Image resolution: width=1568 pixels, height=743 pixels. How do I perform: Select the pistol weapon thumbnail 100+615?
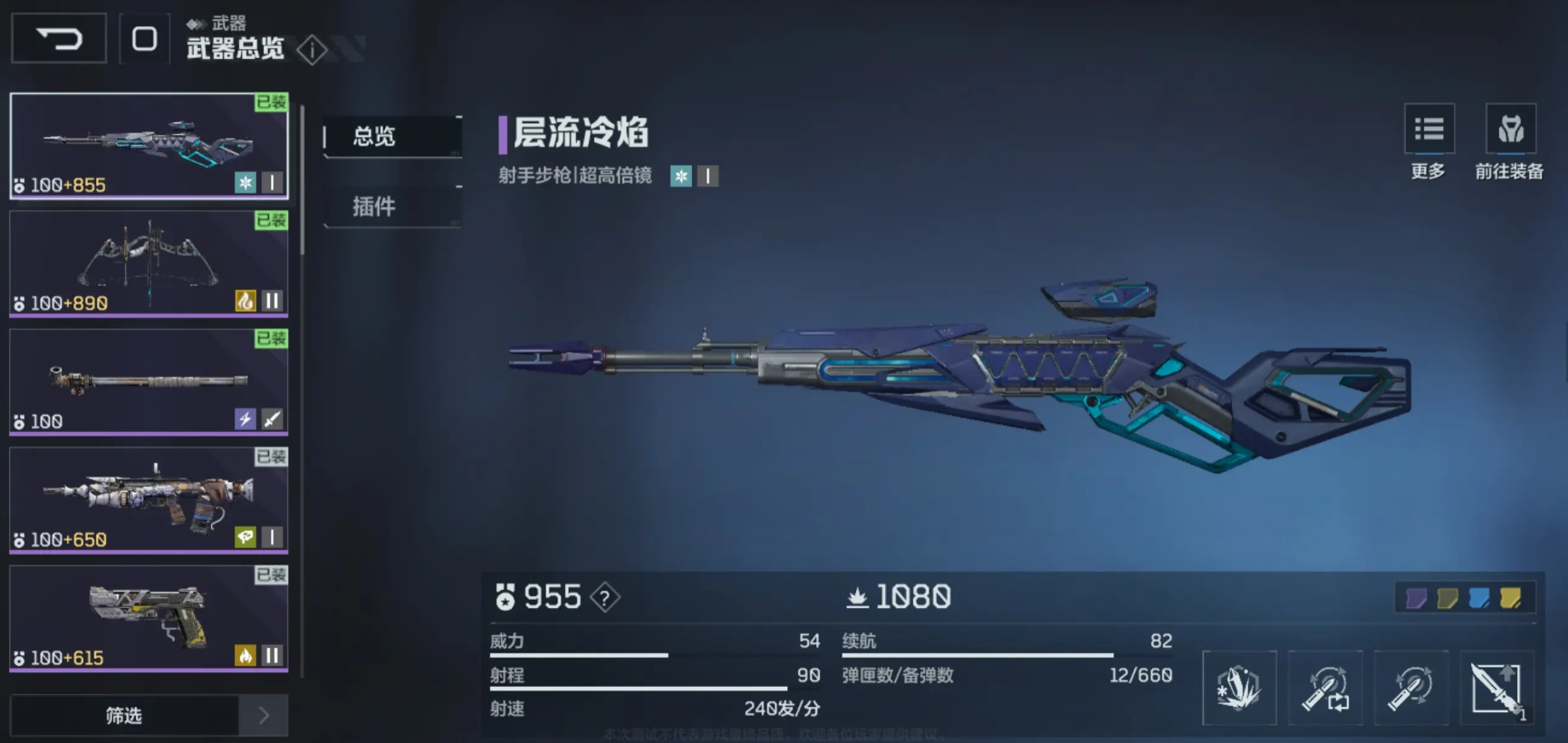coord(148,616)
